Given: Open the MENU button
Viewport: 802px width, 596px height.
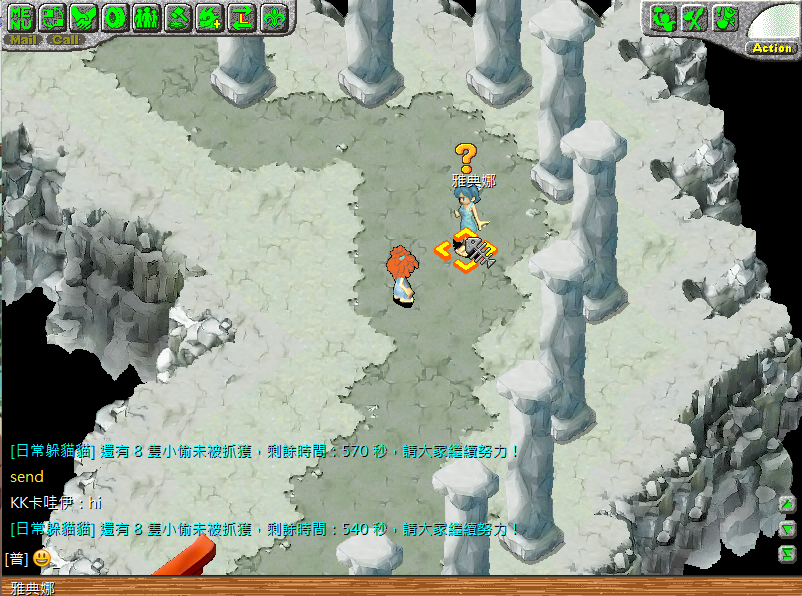Looking at the screenshot, I should click(x=21, y=17).
